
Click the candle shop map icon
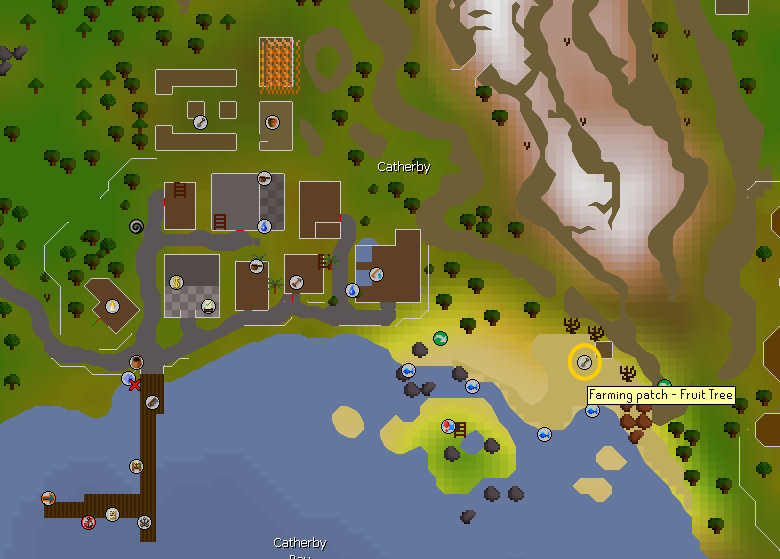113,306
